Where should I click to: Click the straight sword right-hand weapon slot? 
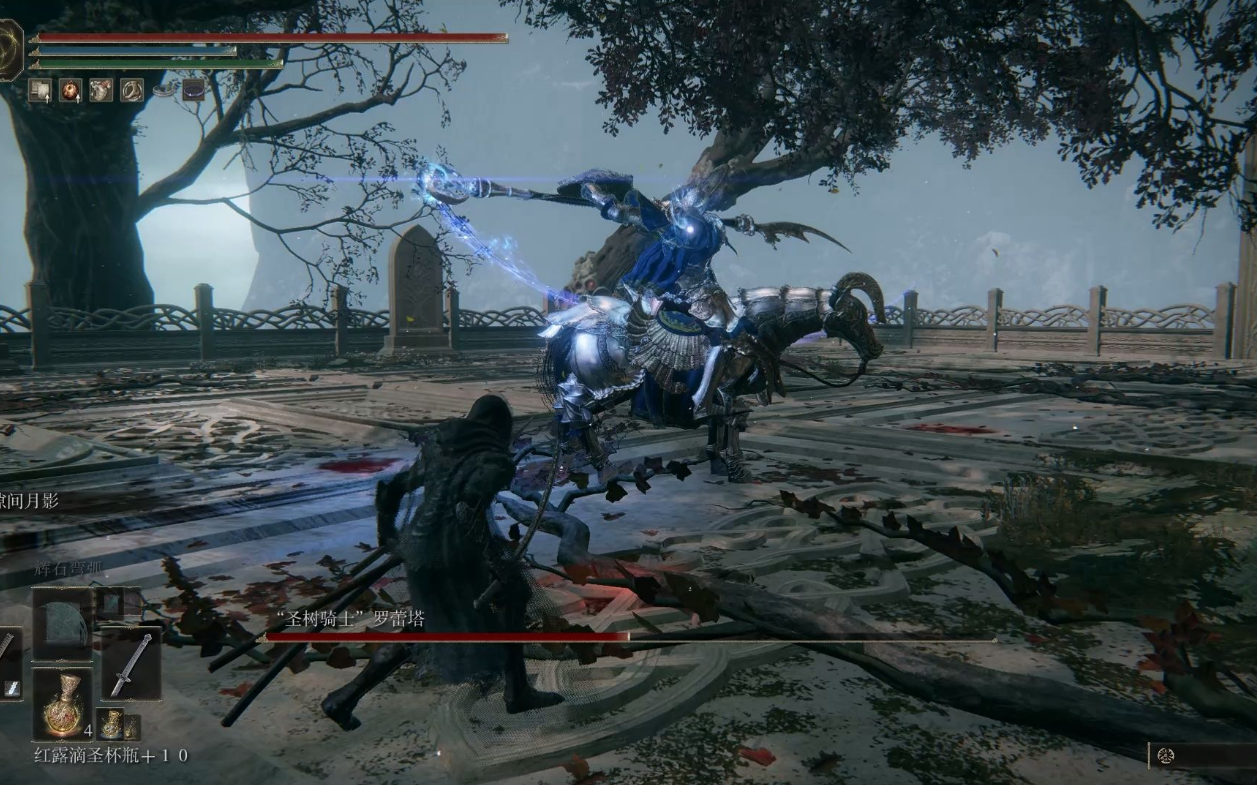(x=130, y=666)
